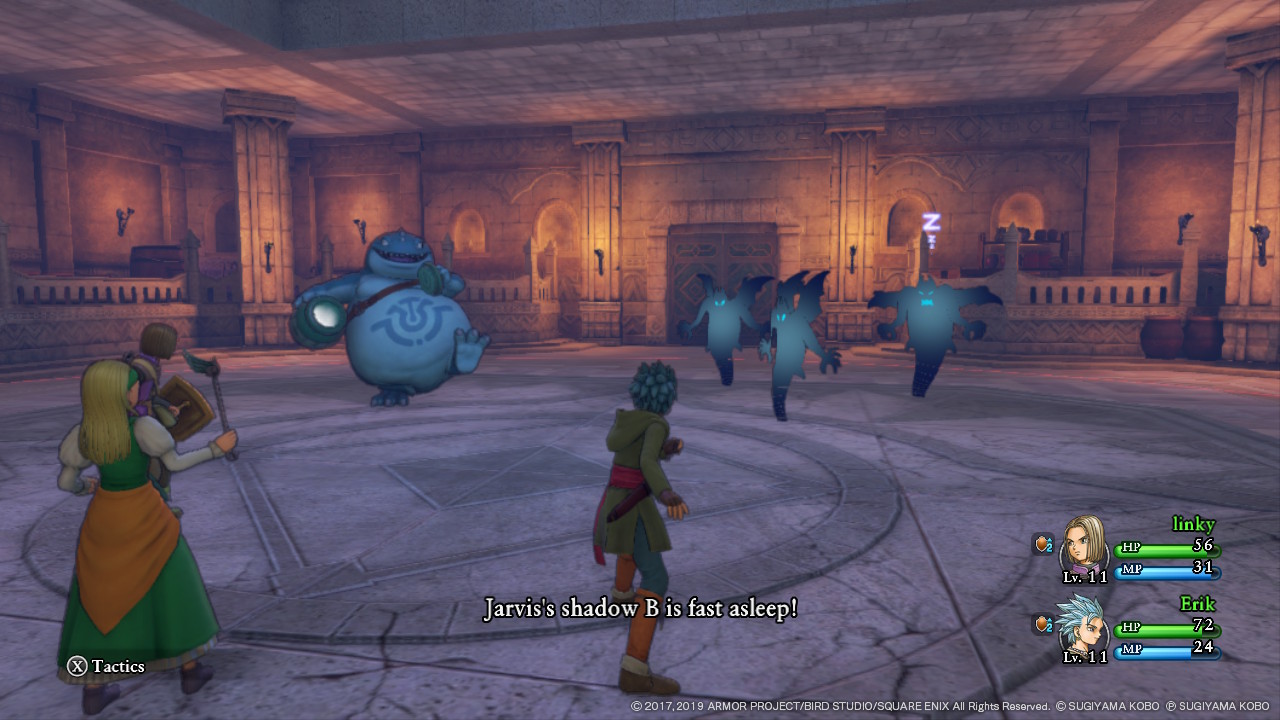Open the Tactics menu
The width and height of the screenshot is (1280, 720).
coord(105,666)
